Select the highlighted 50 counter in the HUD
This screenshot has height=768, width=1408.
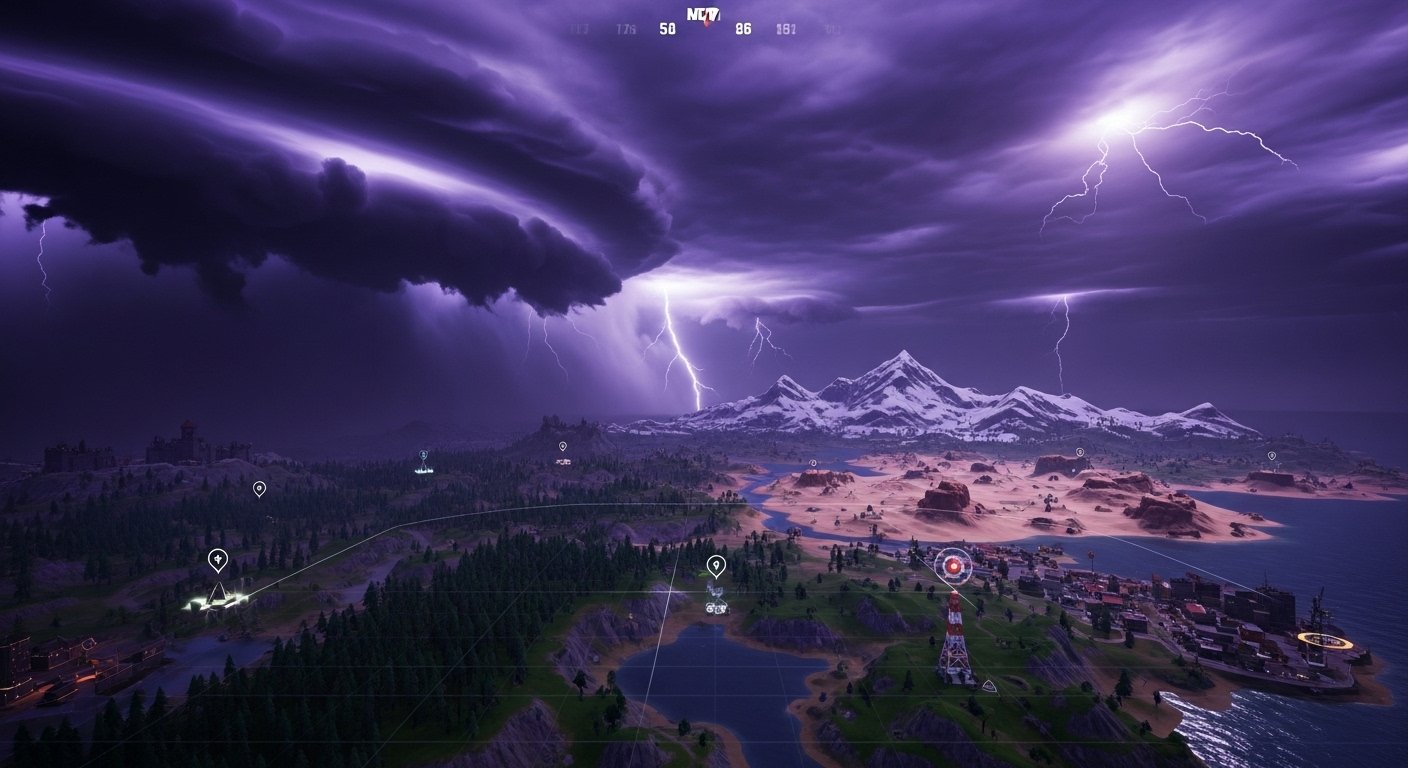coord(666,29)
